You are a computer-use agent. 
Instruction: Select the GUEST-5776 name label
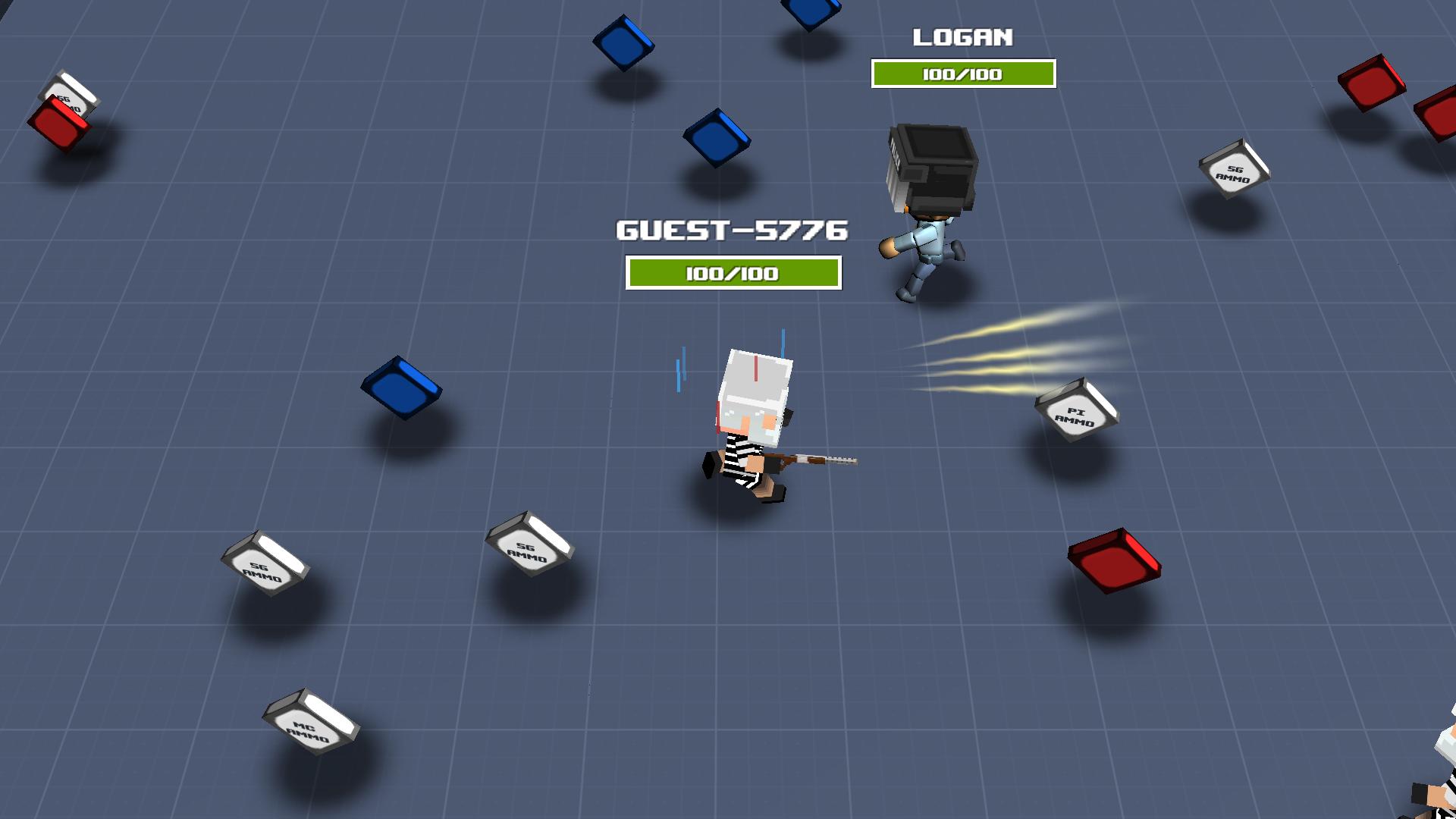click(x=732, y=231)
